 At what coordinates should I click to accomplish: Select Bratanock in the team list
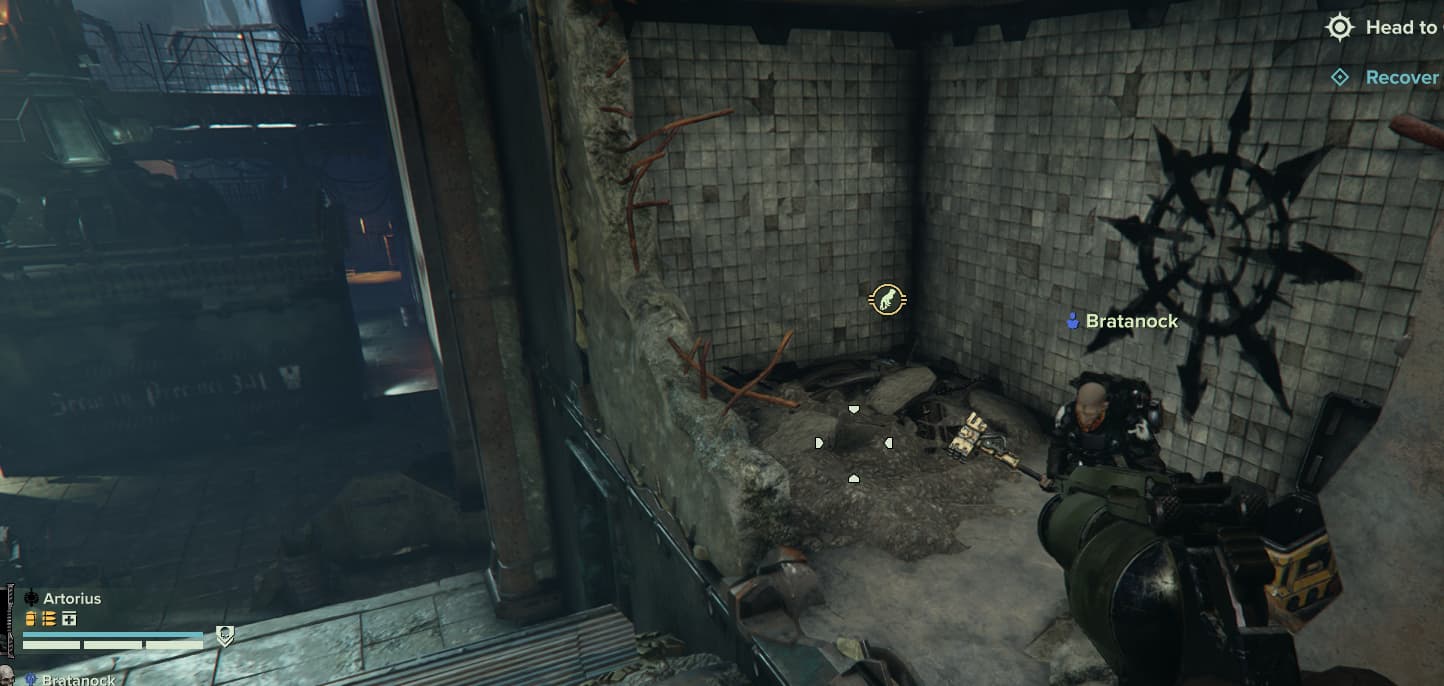point(76,680)
